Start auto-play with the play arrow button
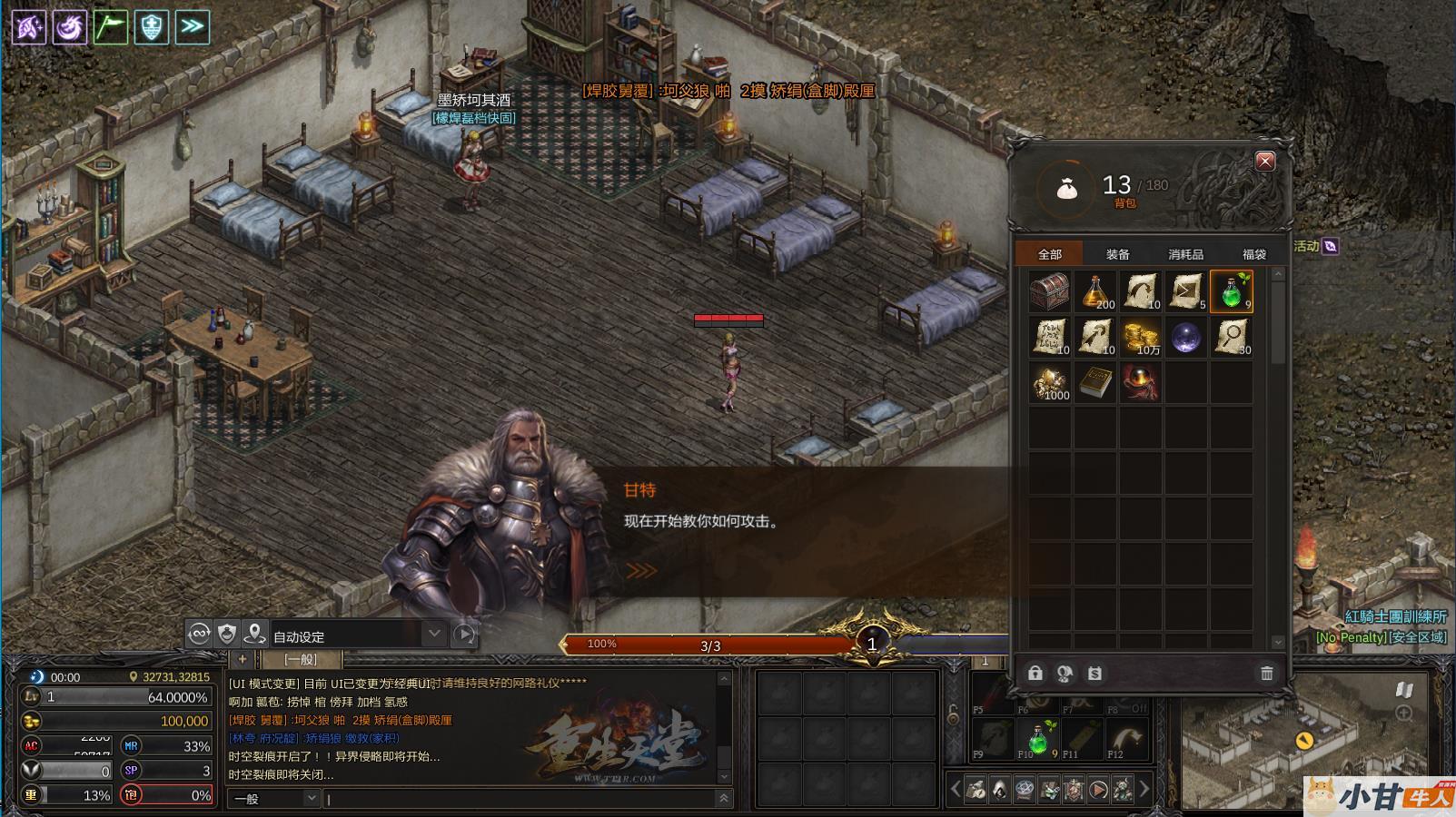The image size is (1456, 817). (464, 634)
